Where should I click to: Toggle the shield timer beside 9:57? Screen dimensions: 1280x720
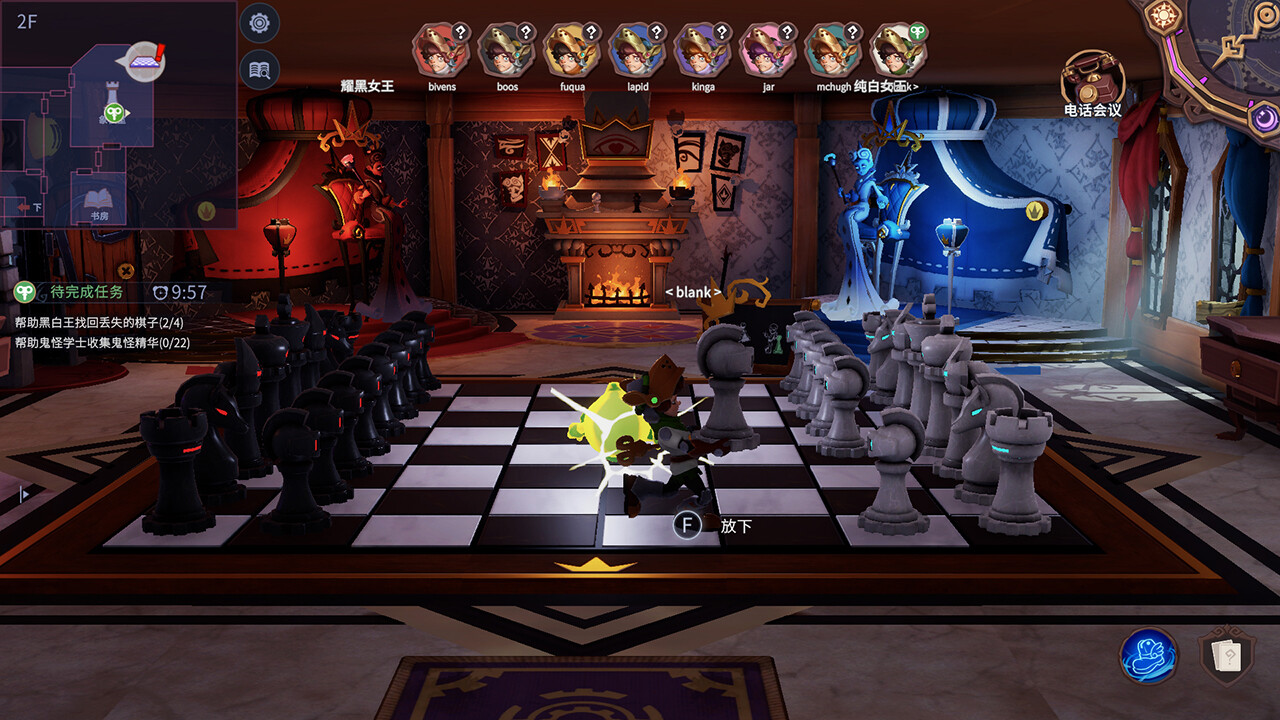click(x=162, y=291)
